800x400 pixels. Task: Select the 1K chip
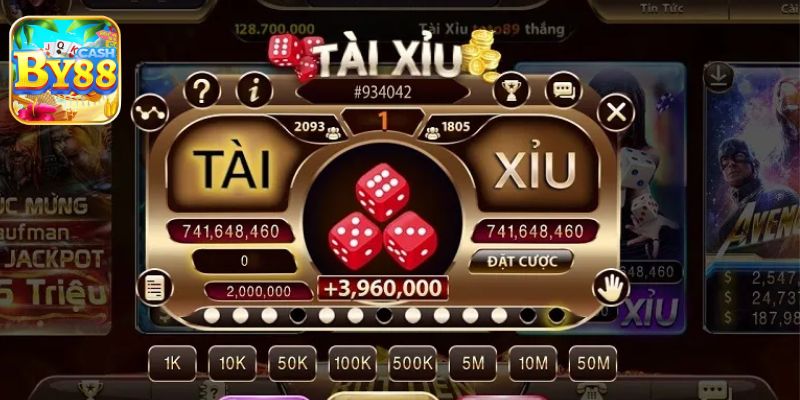tap(172, 363)
